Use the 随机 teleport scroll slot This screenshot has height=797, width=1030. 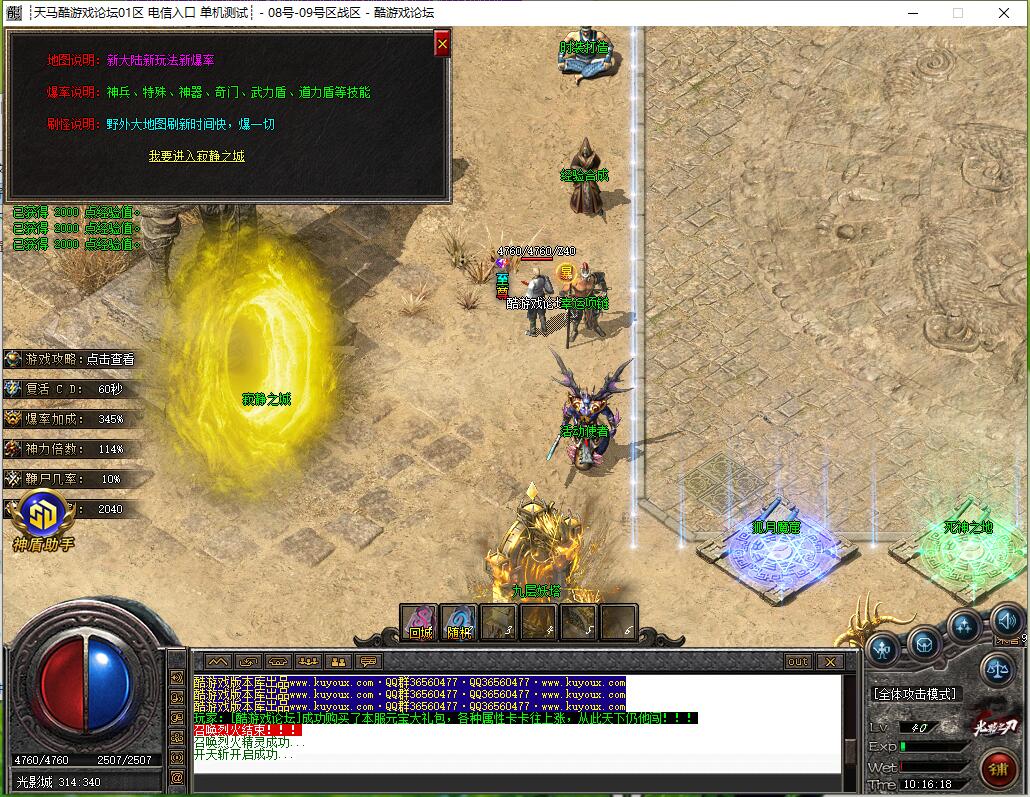(x=459, y=622)
